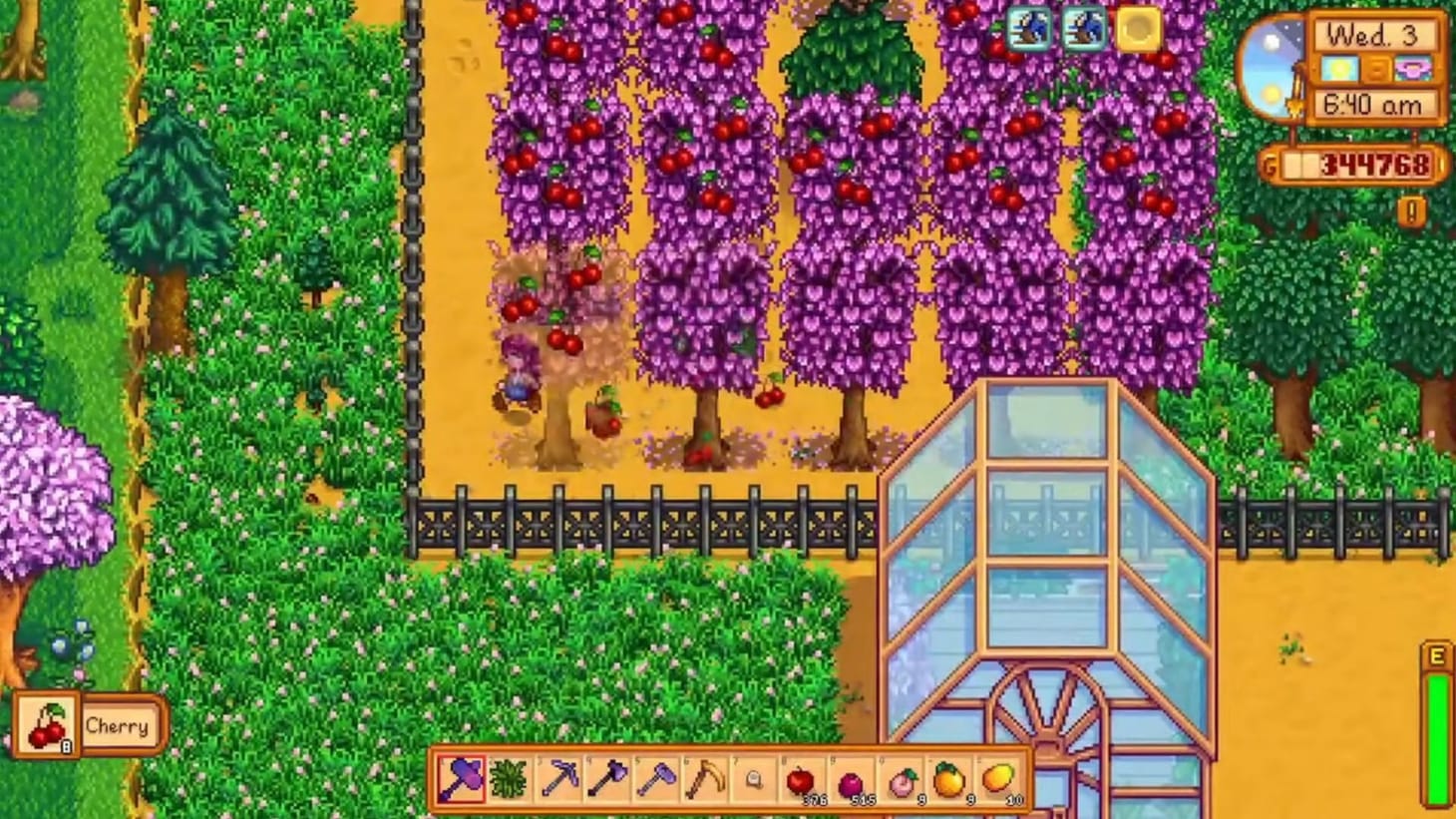Image resolution: width=1456 pixels, height=819 pixels.
Task: Click the sunny weather indicator in the HUD
Action: pyautogui.click(x=1338, y=68)
